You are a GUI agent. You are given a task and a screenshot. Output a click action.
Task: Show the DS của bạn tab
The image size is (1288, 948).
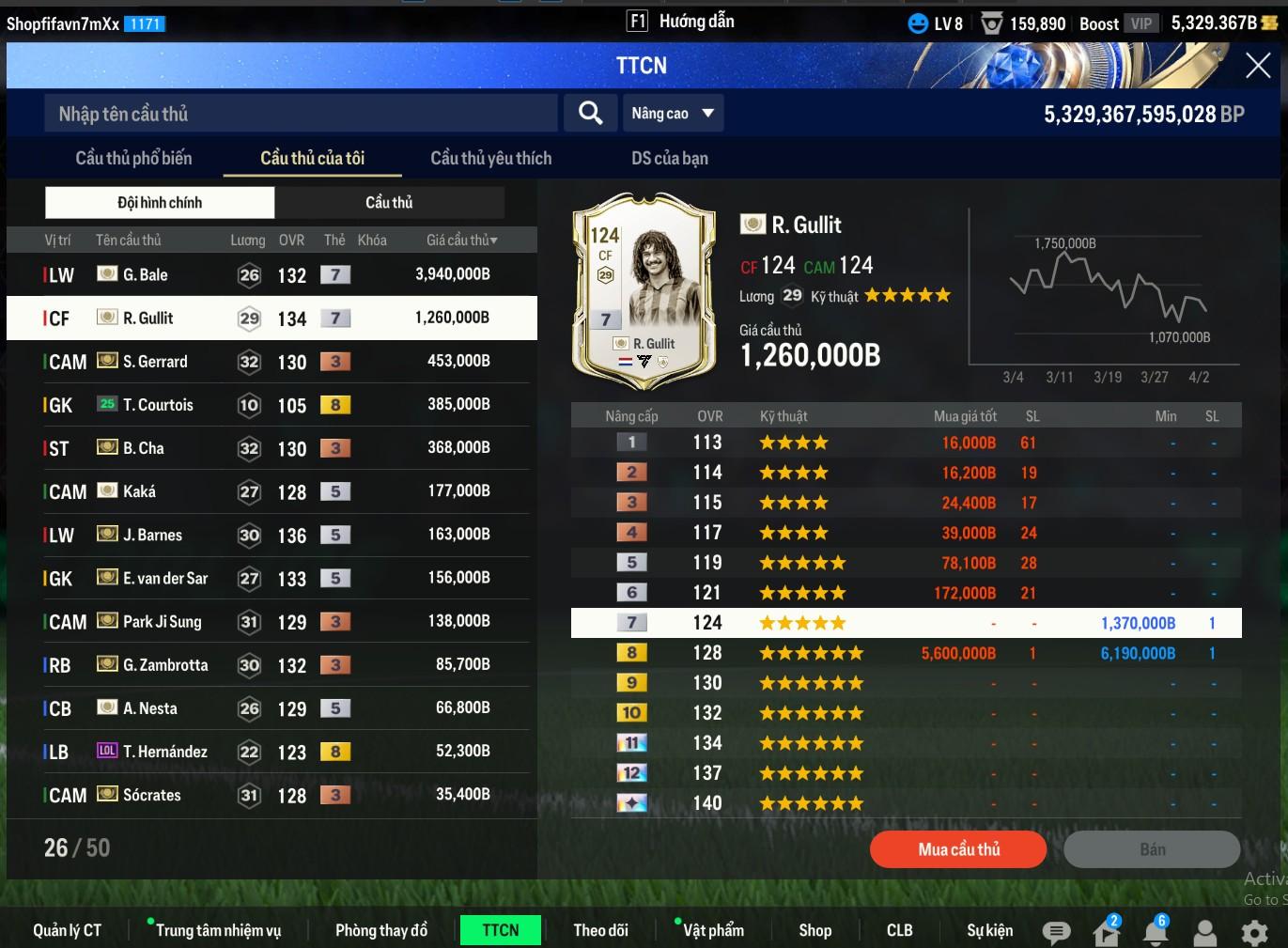[669, 158]
